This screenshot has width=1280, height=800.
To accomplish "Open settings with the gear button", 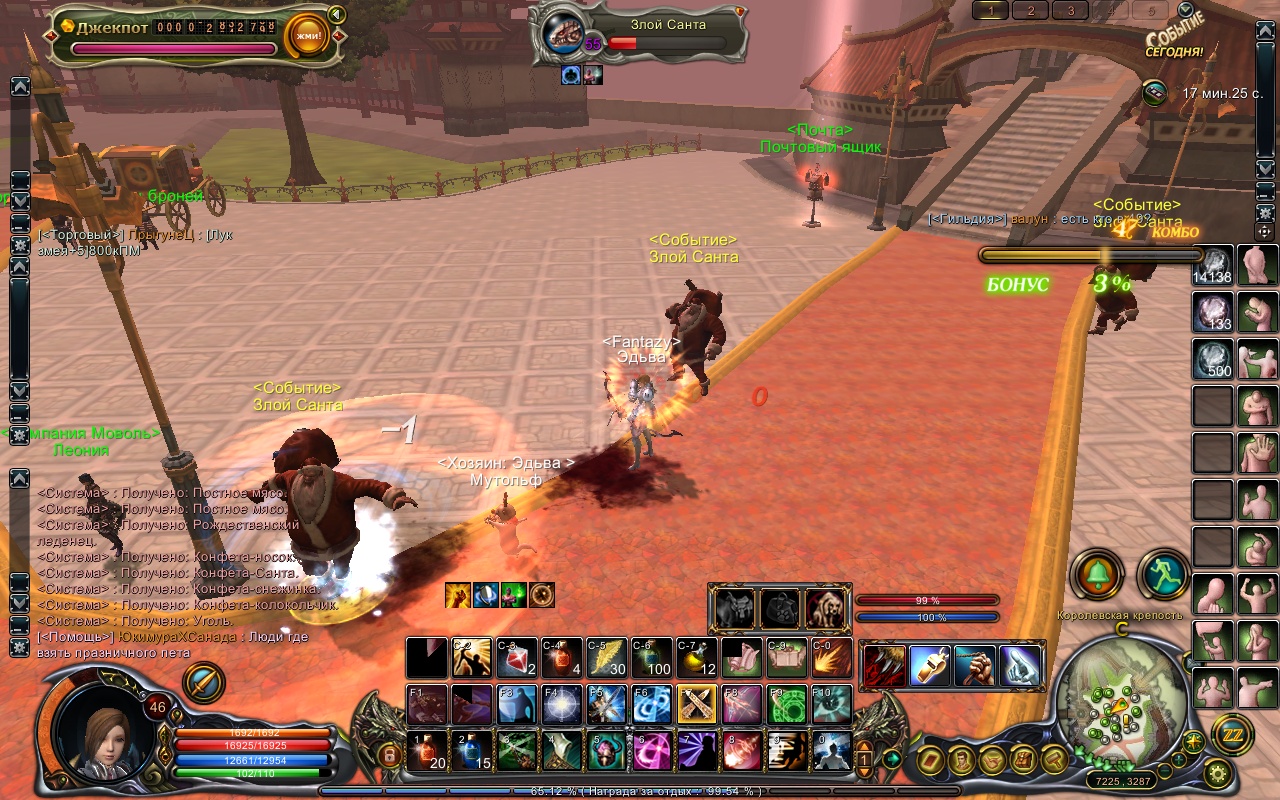I will click(1217, 772).
